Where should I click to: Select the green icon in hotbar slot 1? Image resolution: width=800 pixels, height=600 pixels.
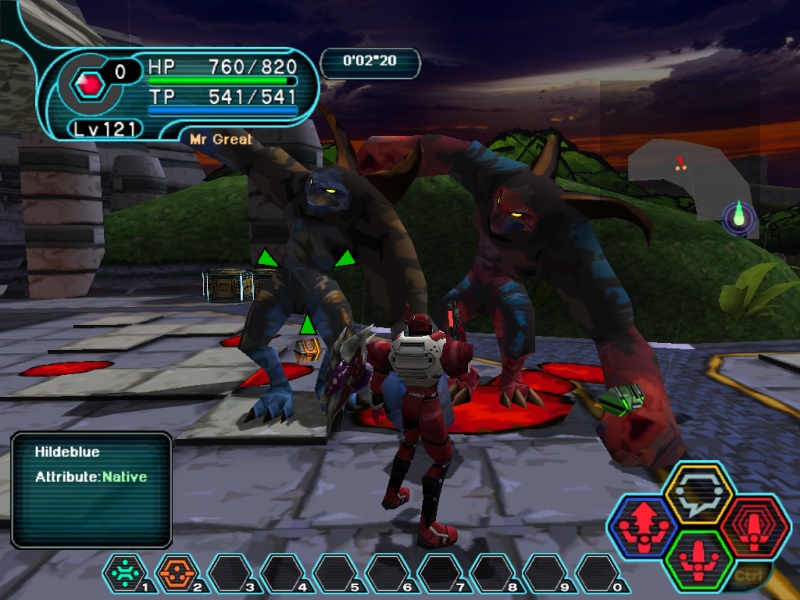(x=125, y=573)
